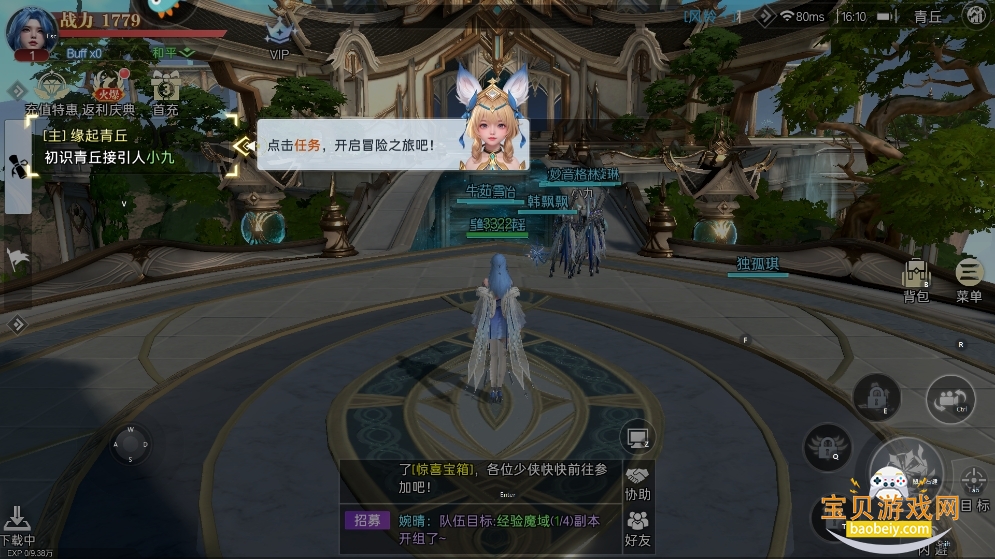
Task: Expand the diamond arrow by the ping display
Action: pos(765,16)
